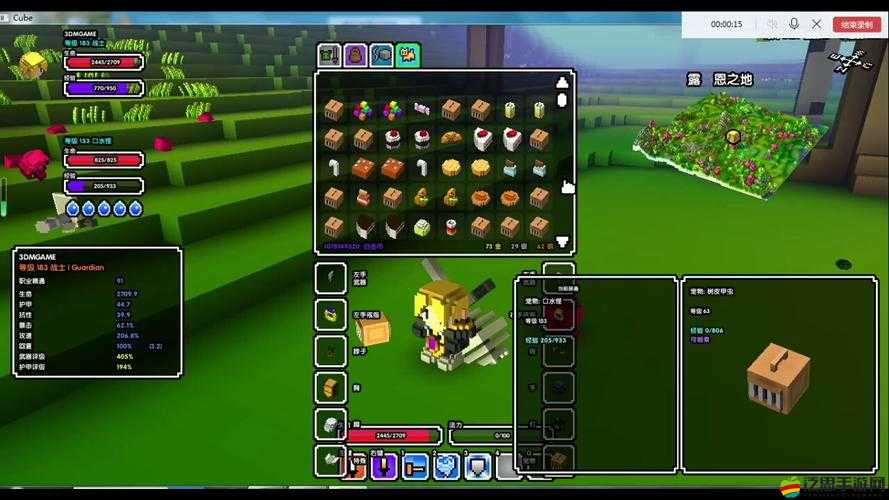Click the inventory's bottom scroll arrow
Screen dimensions: 889x500
562,242
